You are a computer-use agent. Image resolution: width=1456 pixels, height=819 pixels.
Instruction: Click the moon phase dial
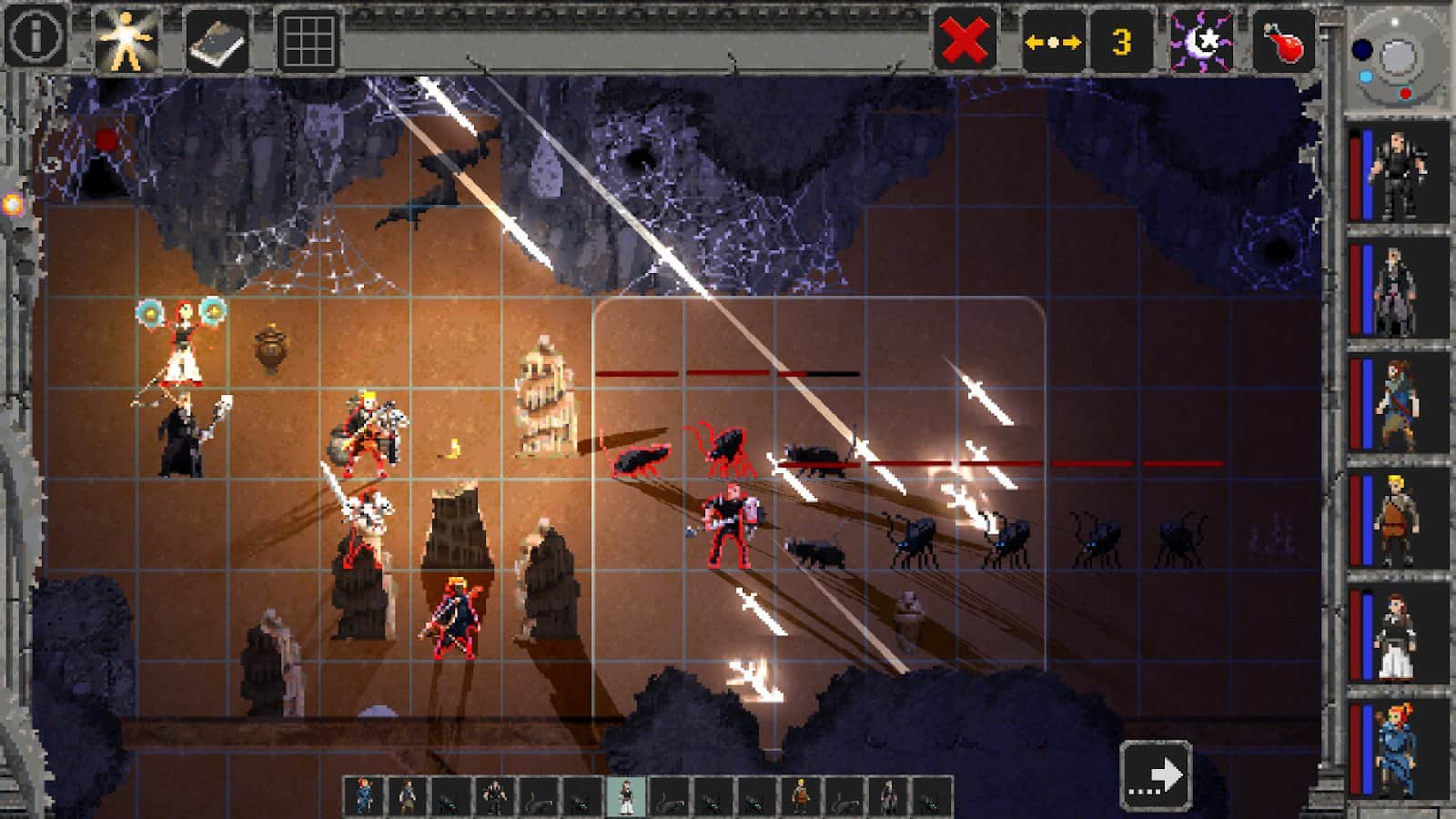point(1396,58)
